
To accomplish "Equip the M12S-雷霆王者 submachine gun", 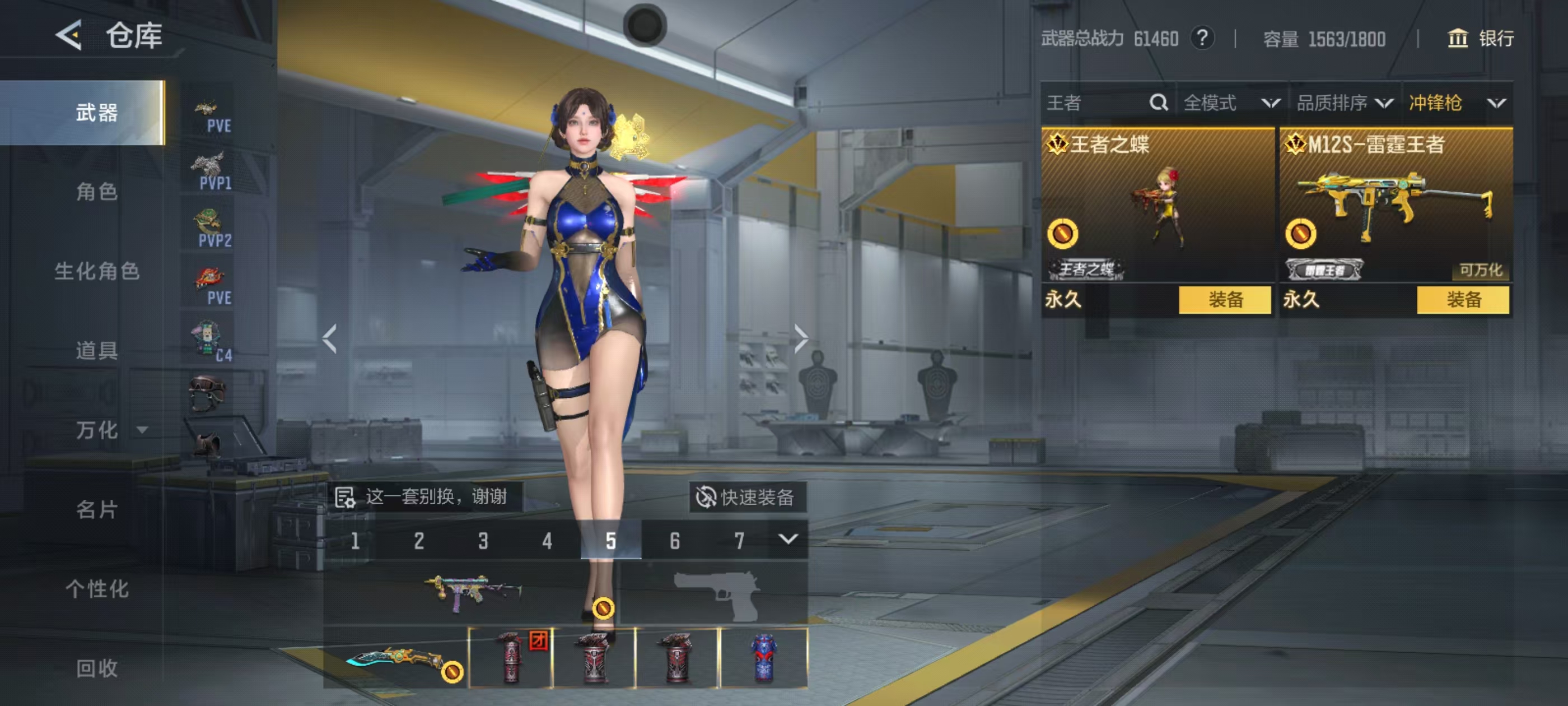I will click(x=1462, y=300).
